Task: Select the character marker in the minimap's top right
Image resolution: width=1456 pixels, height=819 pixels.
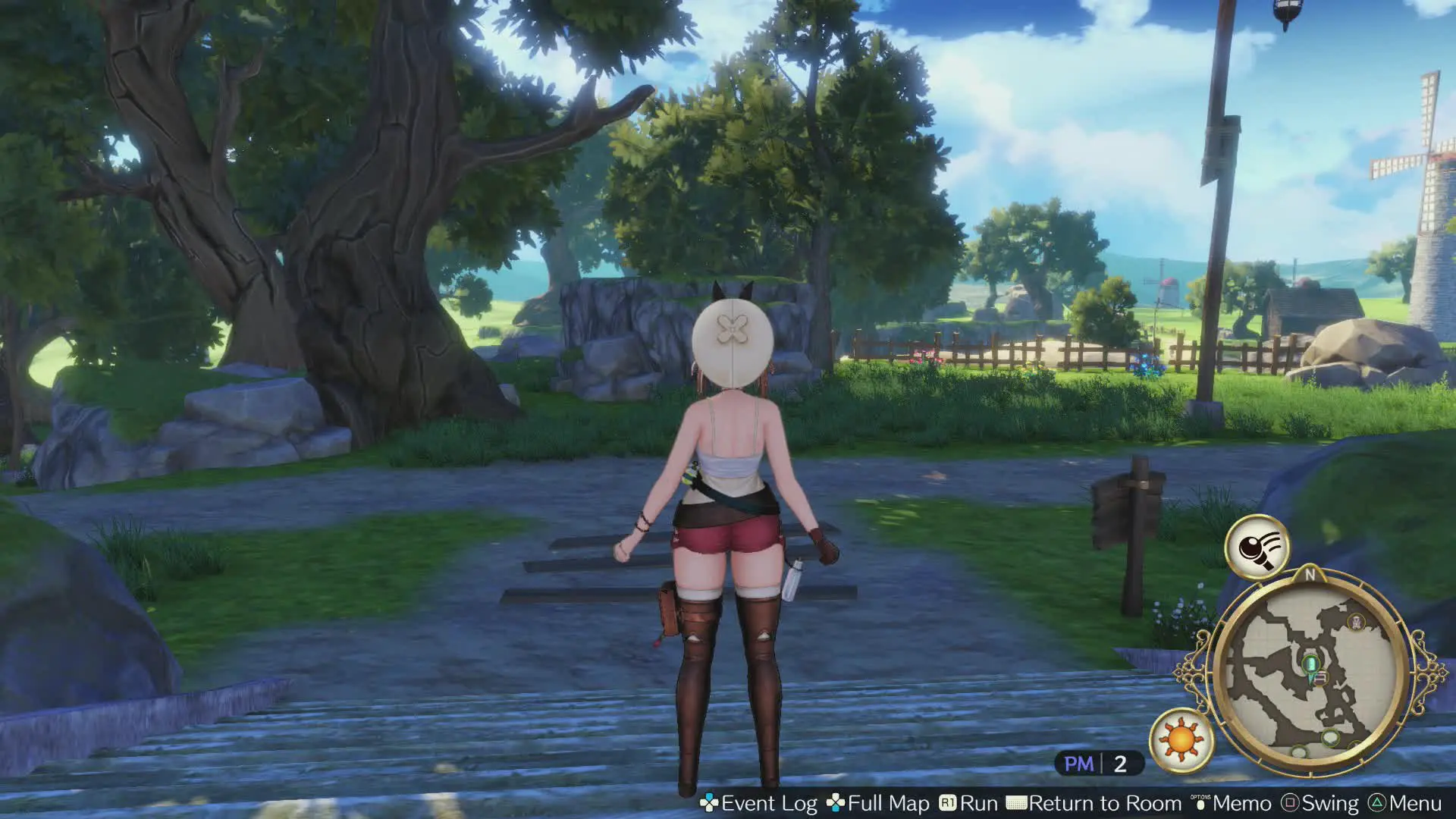Action: [1356, 623]
